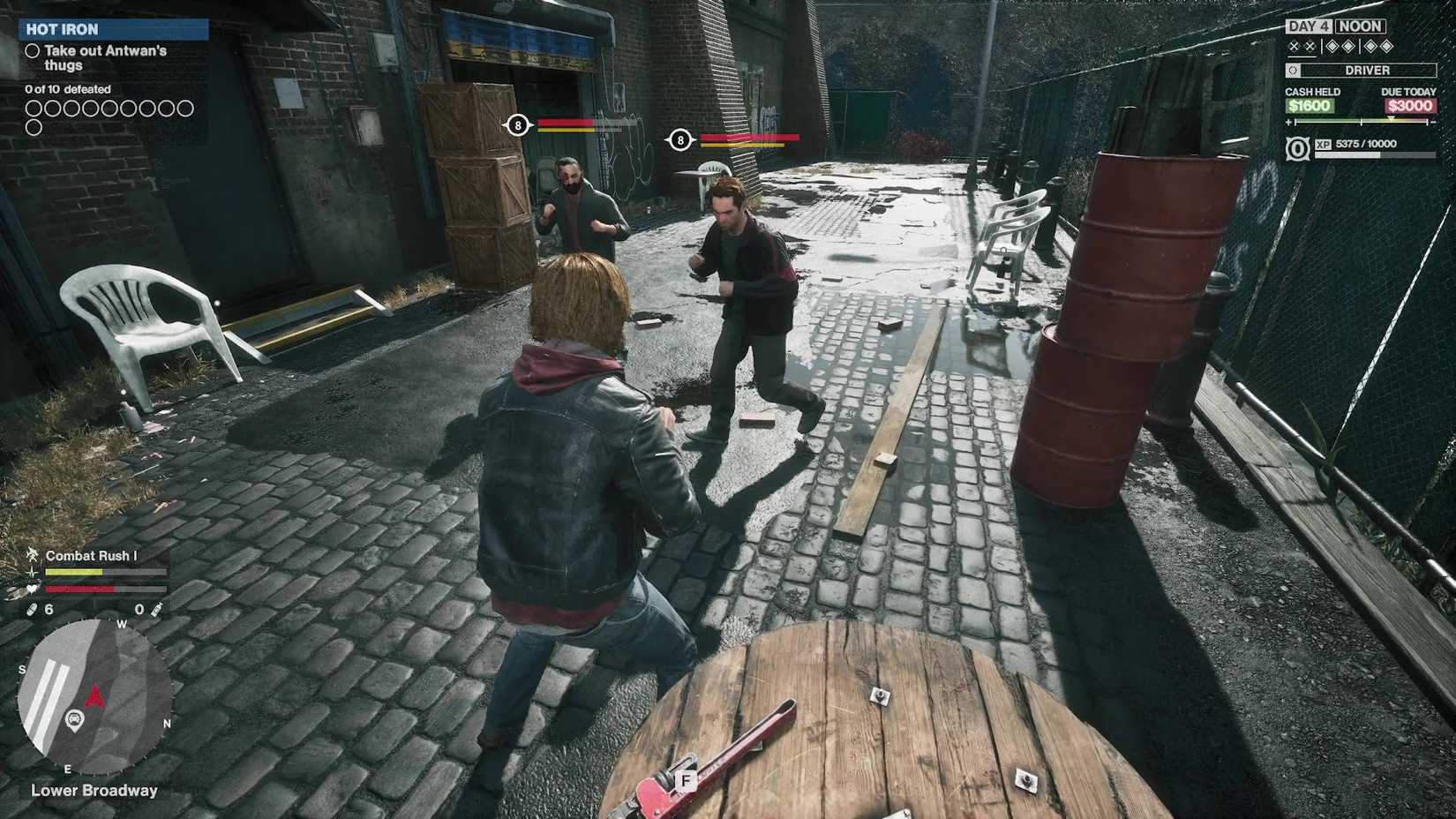The image size is (1456, 819).
Task: Click the level 8 badge on left enemy
Action: click(515, 124)
